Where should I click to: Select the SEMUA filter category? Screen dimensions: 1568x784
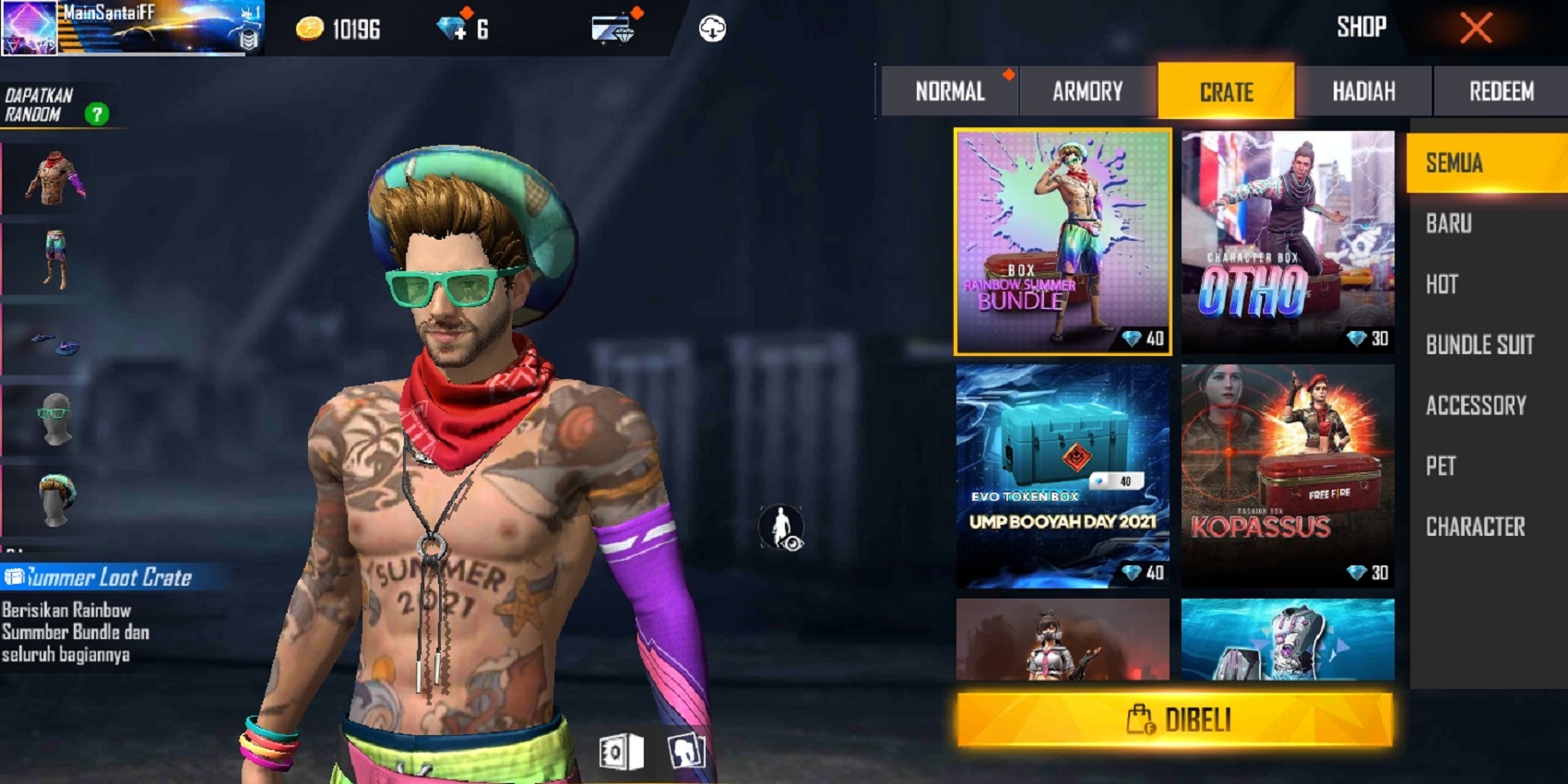pos(1483,162)
